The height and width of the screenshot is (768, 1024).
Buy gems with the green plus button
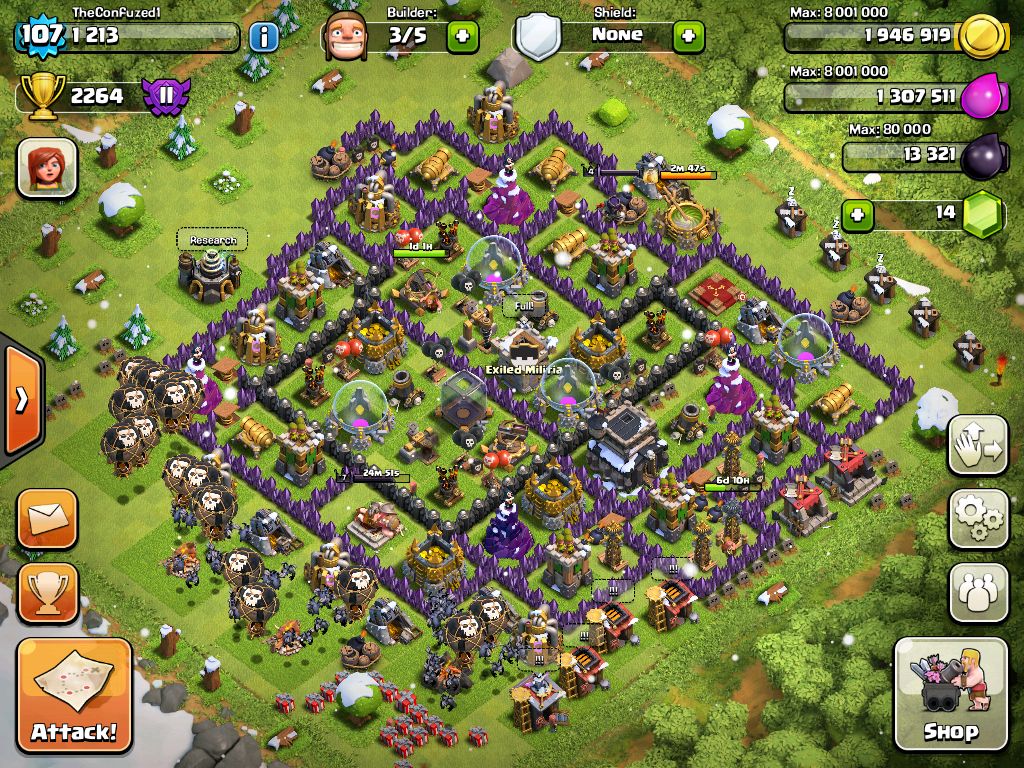pyautogui.click(x=856, y=214)
